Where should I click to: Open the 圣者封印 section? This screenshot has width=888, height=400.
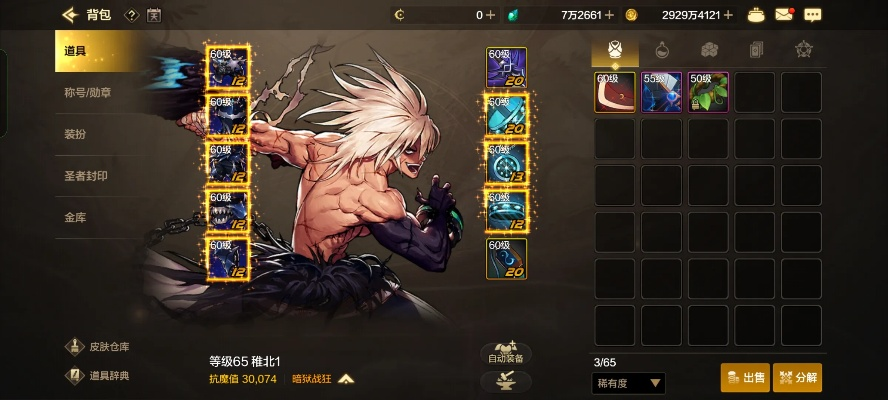(x=86, y=176)
